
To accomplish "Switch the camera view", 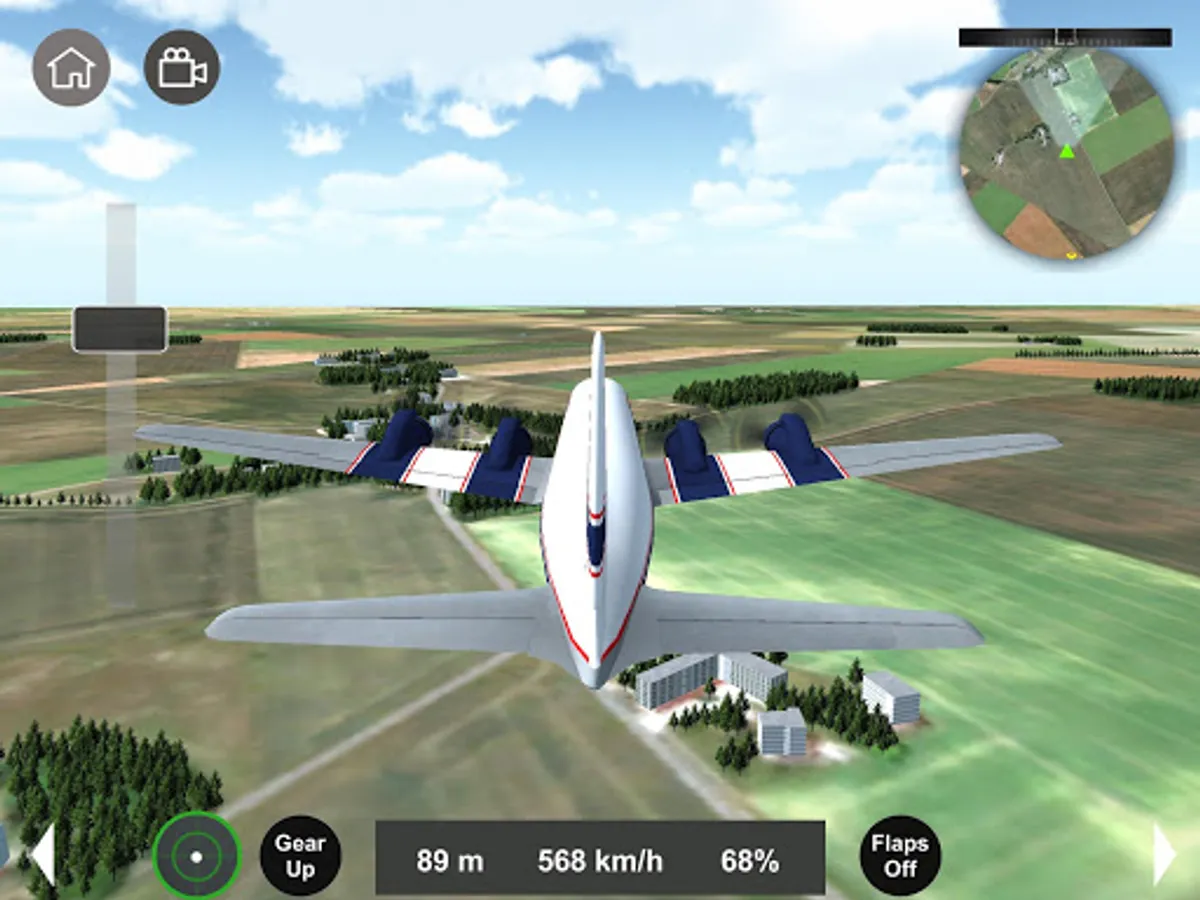I will click(182, 67).
